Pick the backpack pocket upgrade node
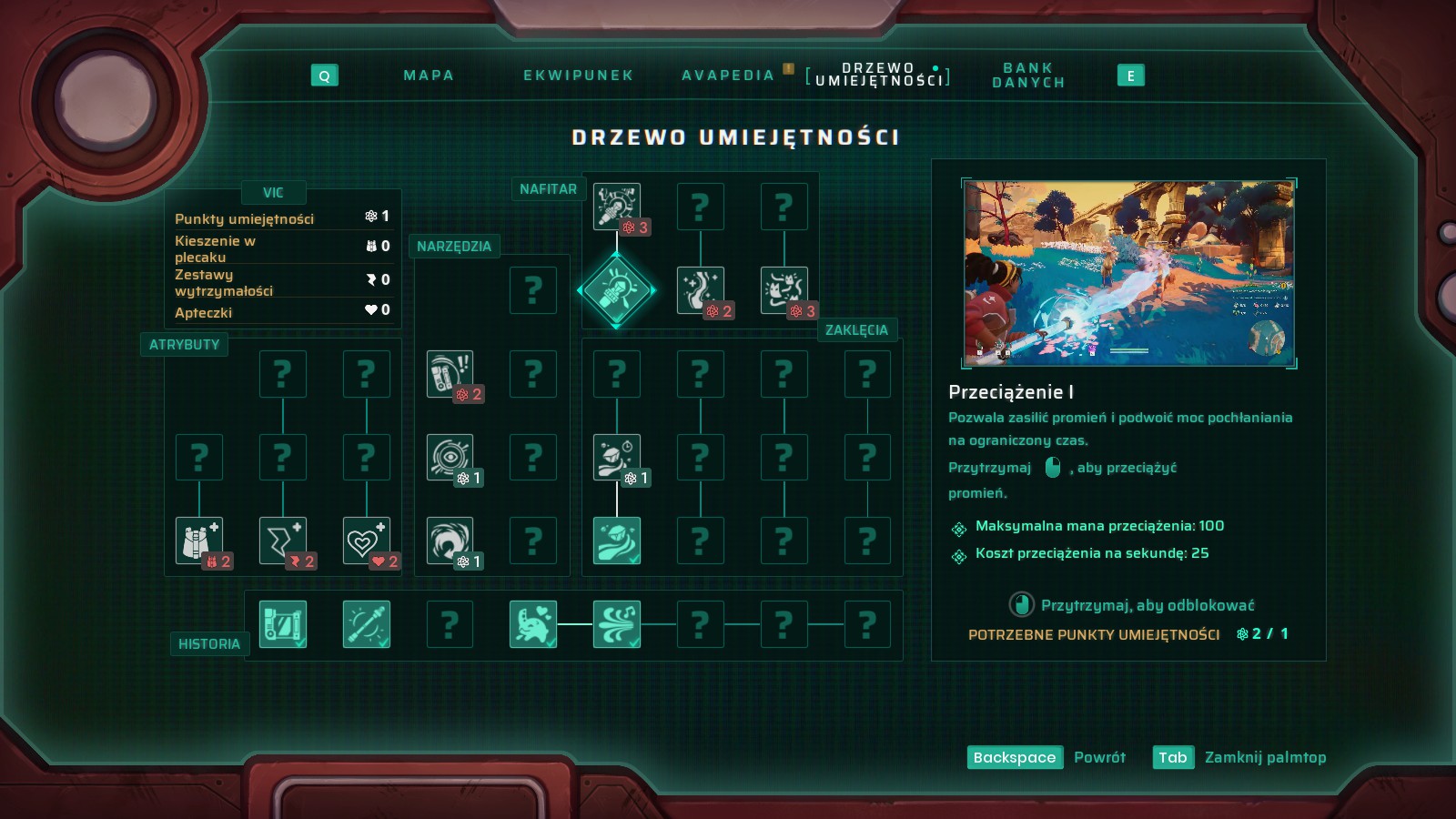The width and height of the screenshot is (1456, 819). 199,541
